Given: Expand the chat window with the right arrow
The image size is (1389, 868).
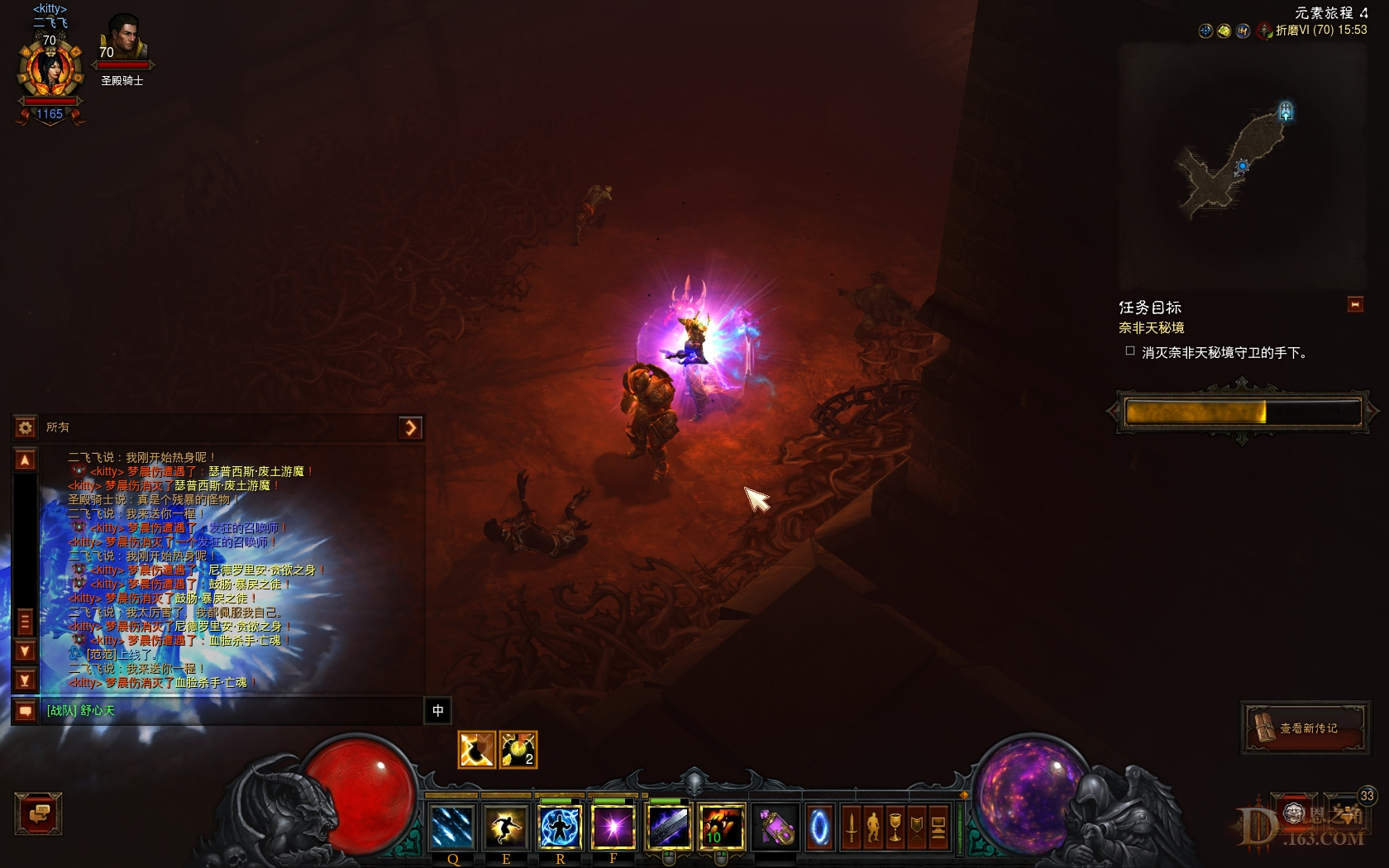Looking at the screenshot, I should [x=411, y=427].
